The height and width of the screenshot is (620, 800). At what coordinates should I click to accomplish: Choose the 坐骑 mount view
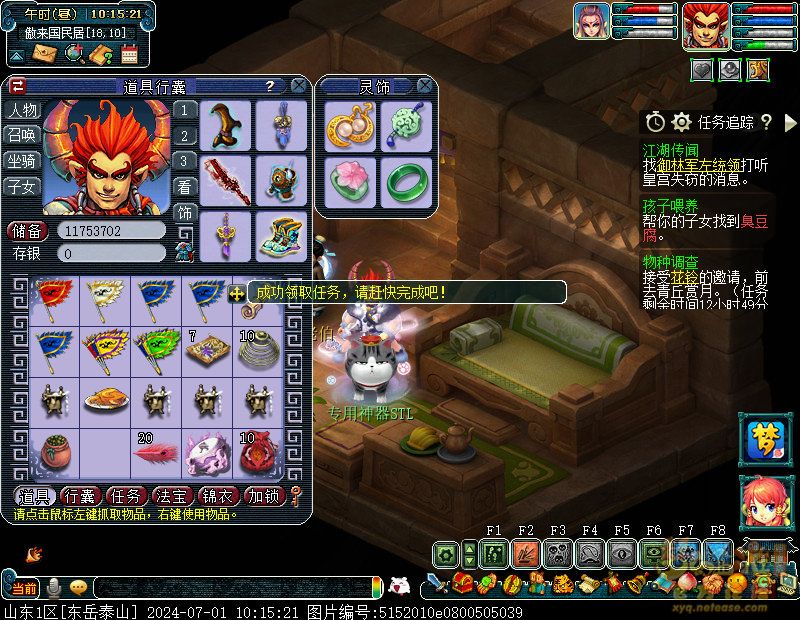(22, 160)
